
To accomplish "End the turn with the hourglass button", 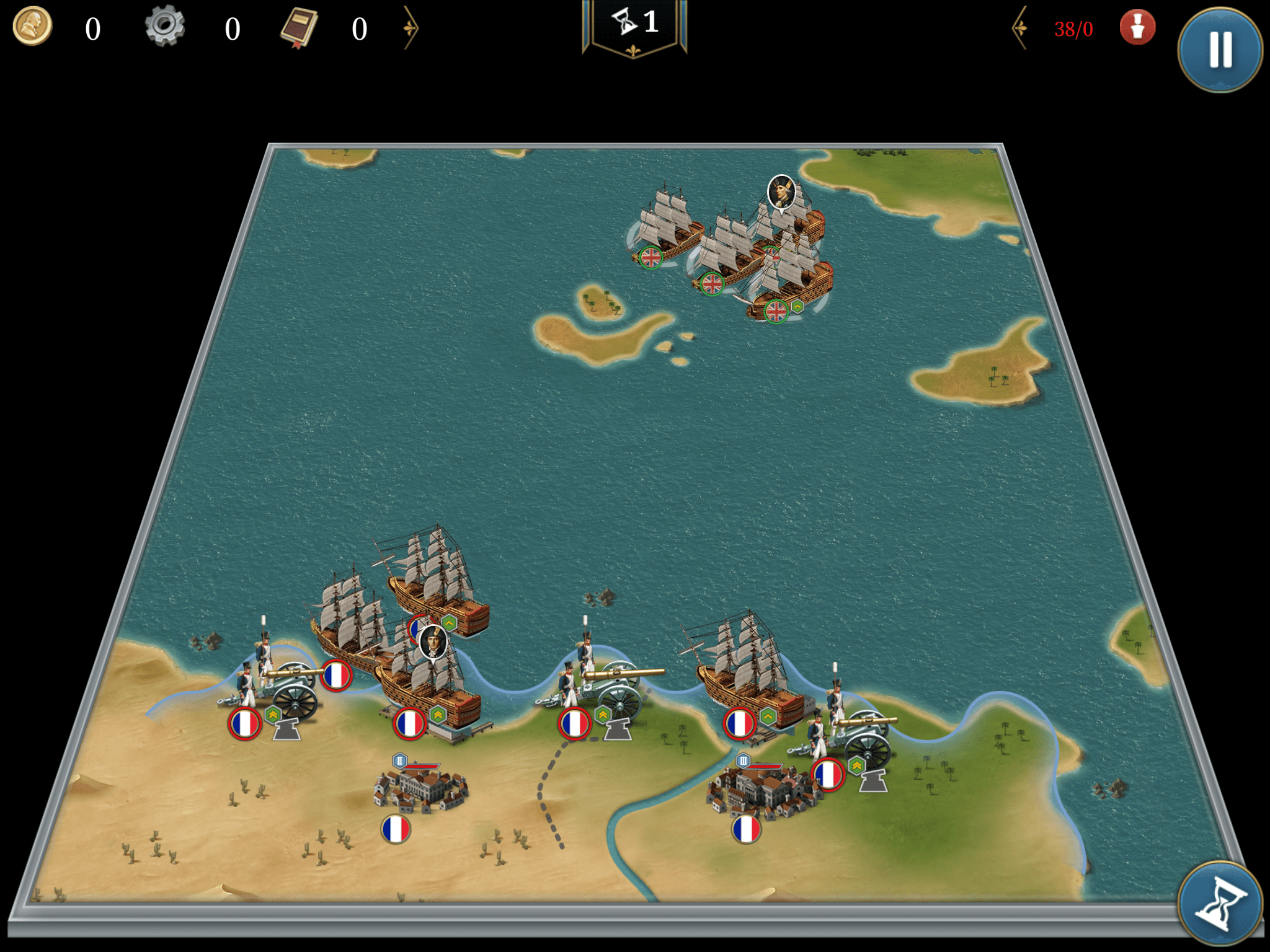I will (x=1220, y=904).
